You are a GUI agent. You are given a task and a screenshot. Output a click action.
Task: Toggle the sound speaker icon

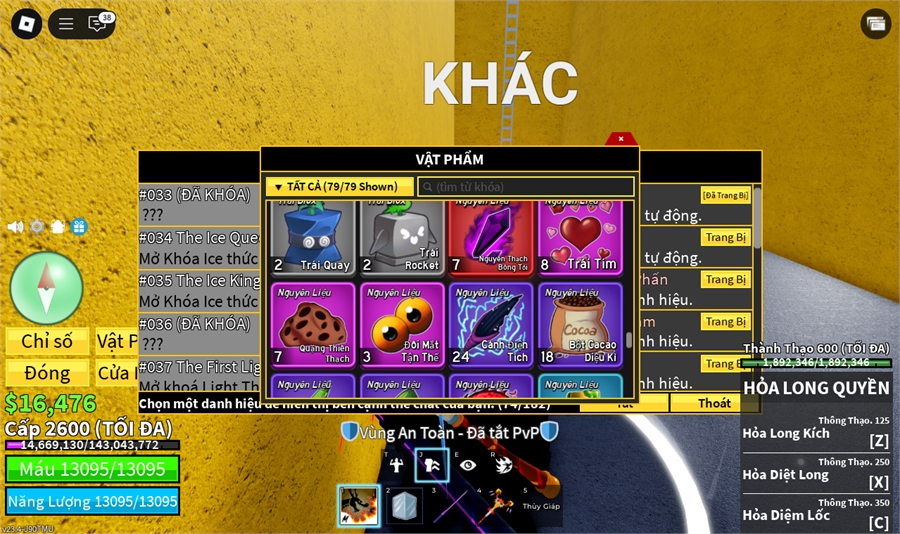[x=15, y=227]
